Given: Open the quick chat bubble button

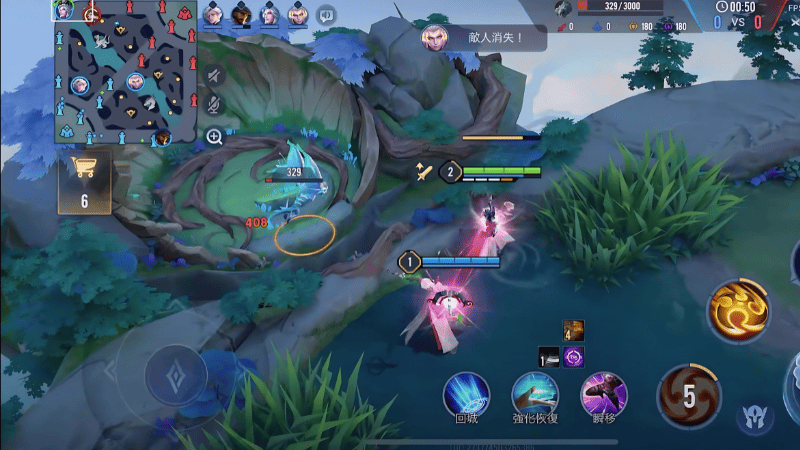Looking at the screenshot, I should tap(325, 15).
